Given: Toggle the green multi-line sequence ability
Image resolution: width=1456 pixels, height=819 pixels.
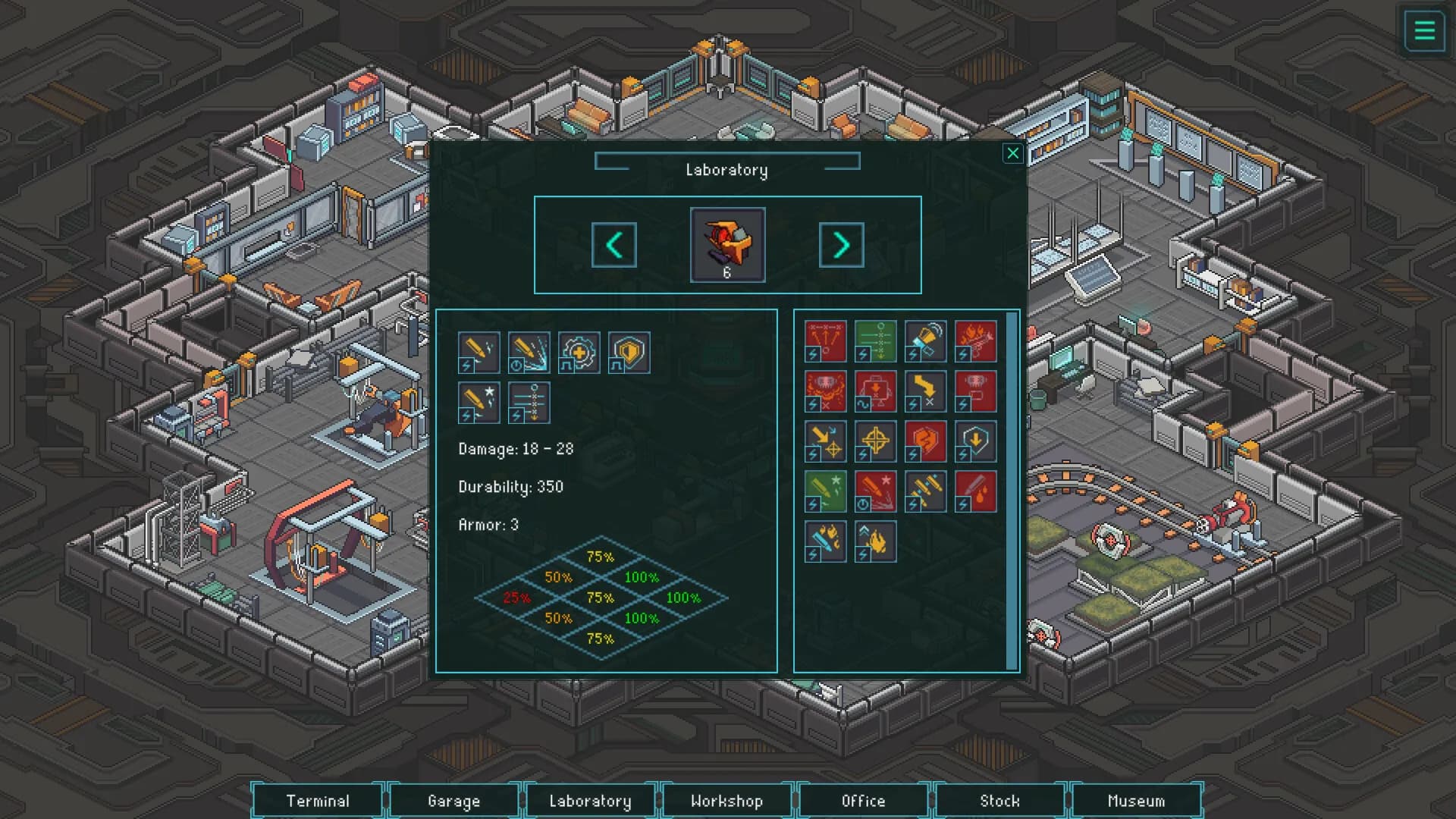Looking at the screenshot, I should pos(875,340).
